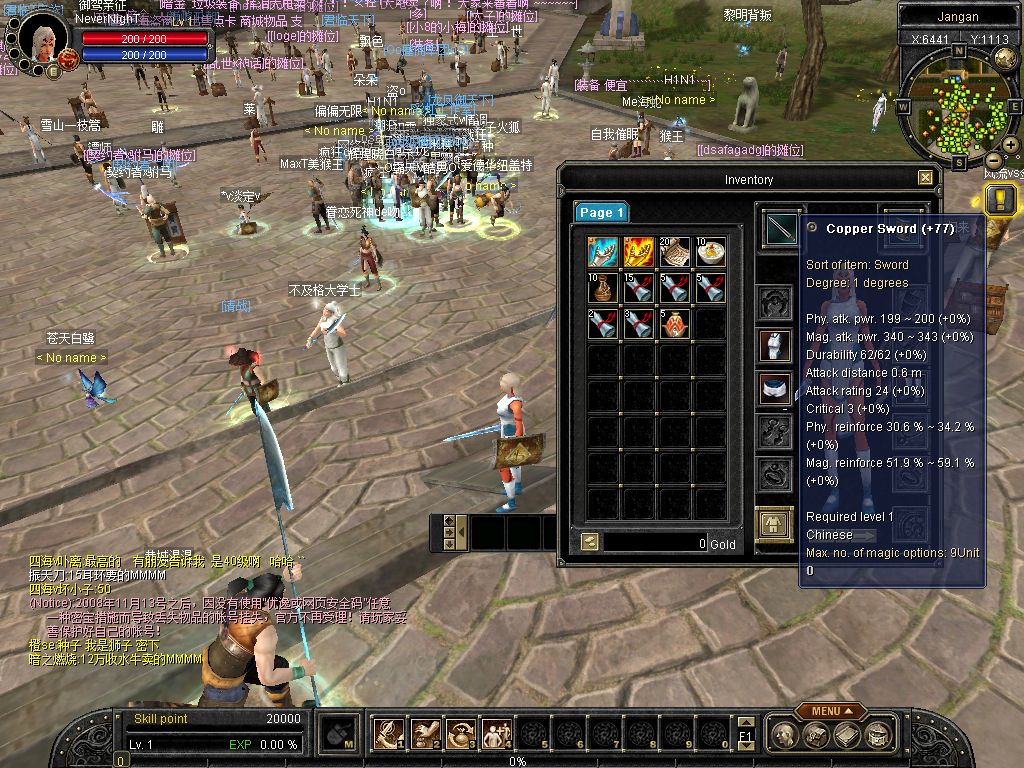Activate hotbar skill in slot 1
The width and height of the screenshot is (1024, 768).
pyautogui.click(x=389, y=734)
